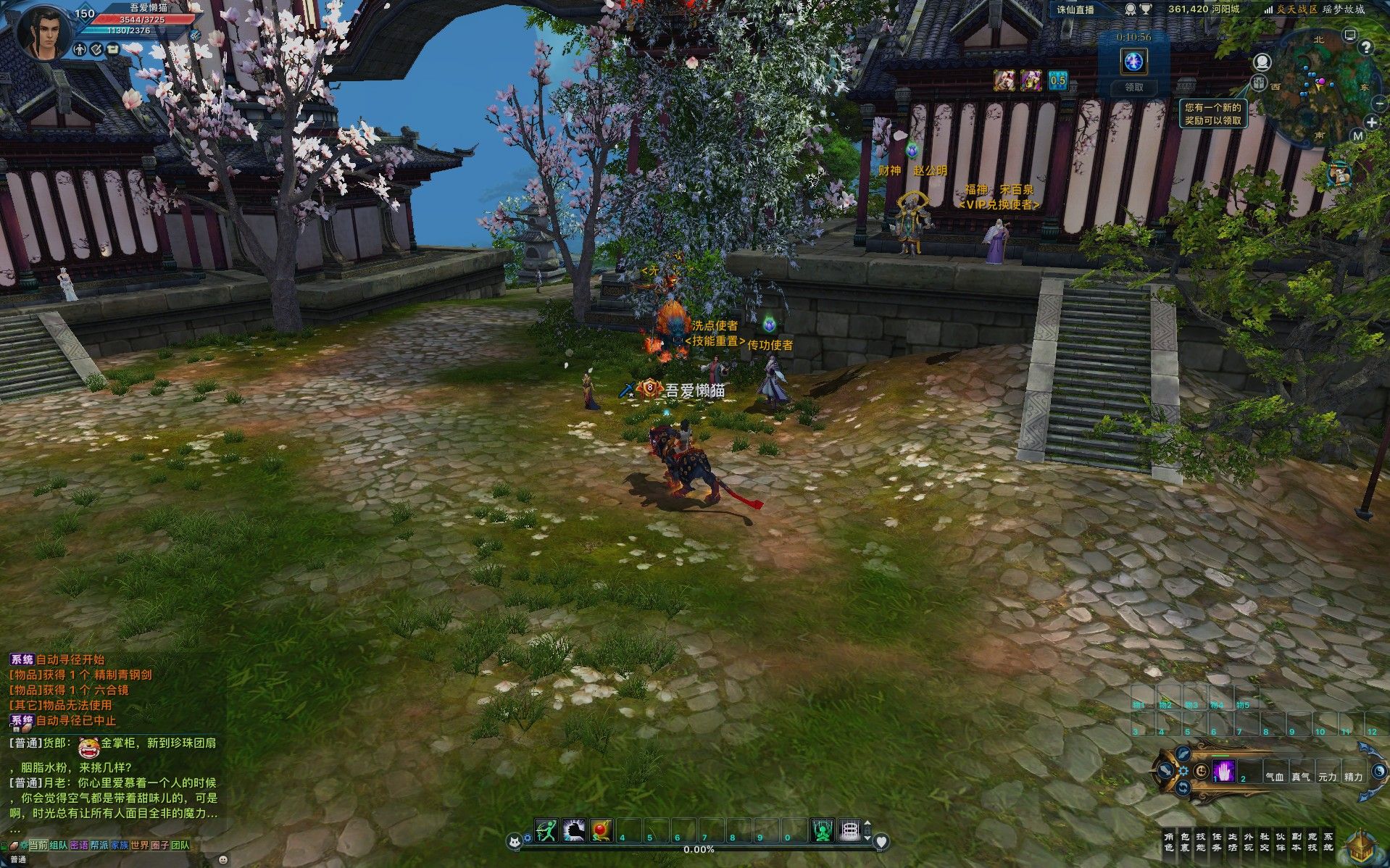Zoom in the minimap with the plus button

click(x=1371, y=122)
